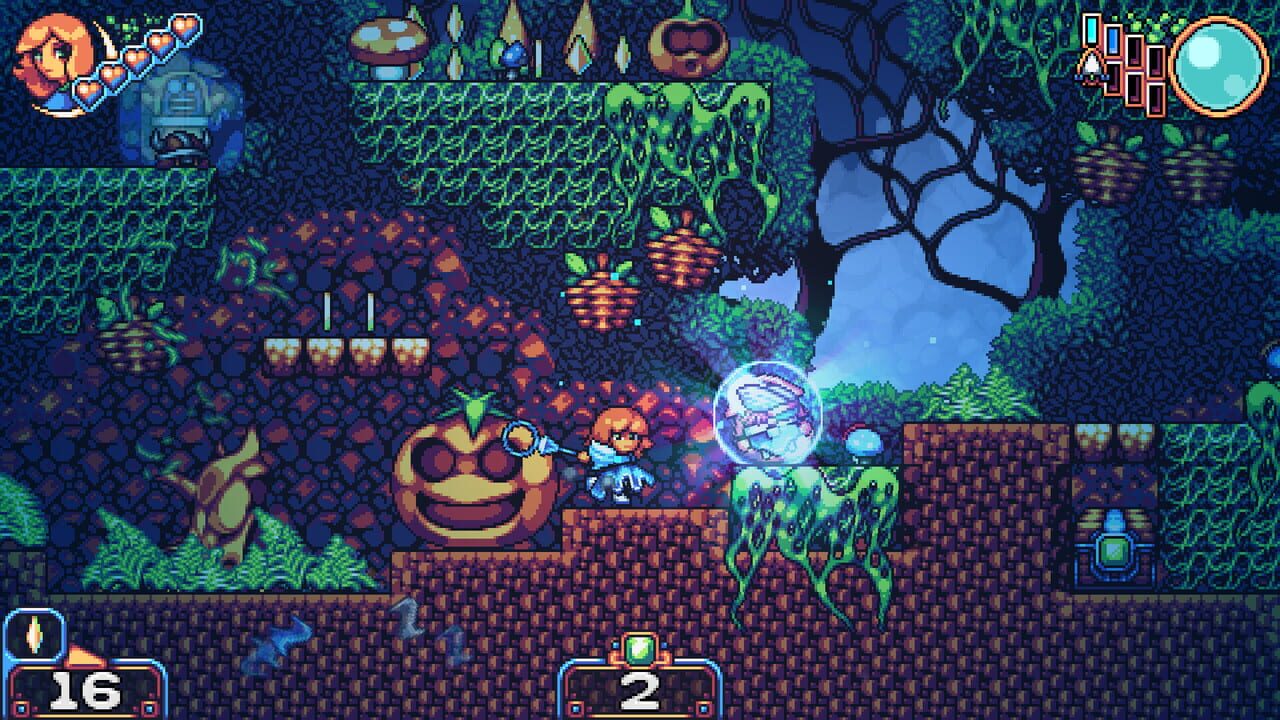Image resolution: width=1280 pixels, height=720 pixels.
Task: Toggle the first filled cyan energy bar in the HUD
Action: (1091, 30)
